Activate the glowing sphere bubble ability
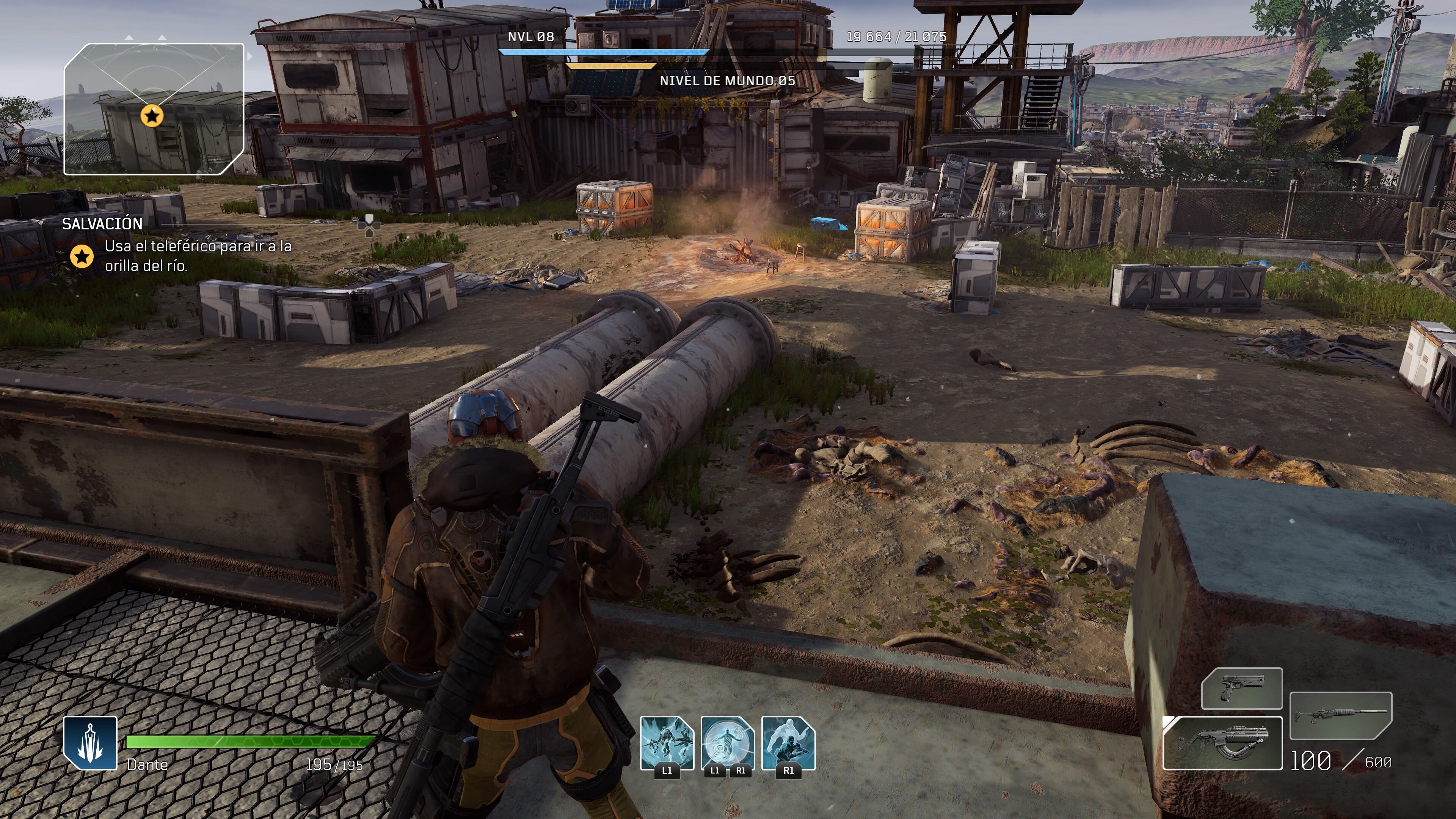 click(728, 743)
